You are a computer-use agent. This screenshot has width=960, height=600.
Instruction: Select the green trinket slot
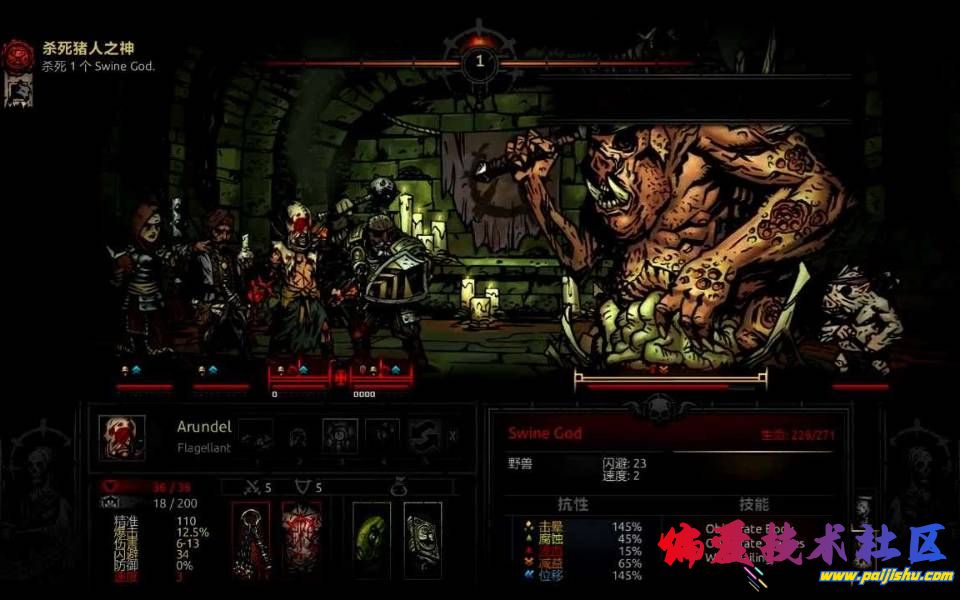(x=373, y=541)
